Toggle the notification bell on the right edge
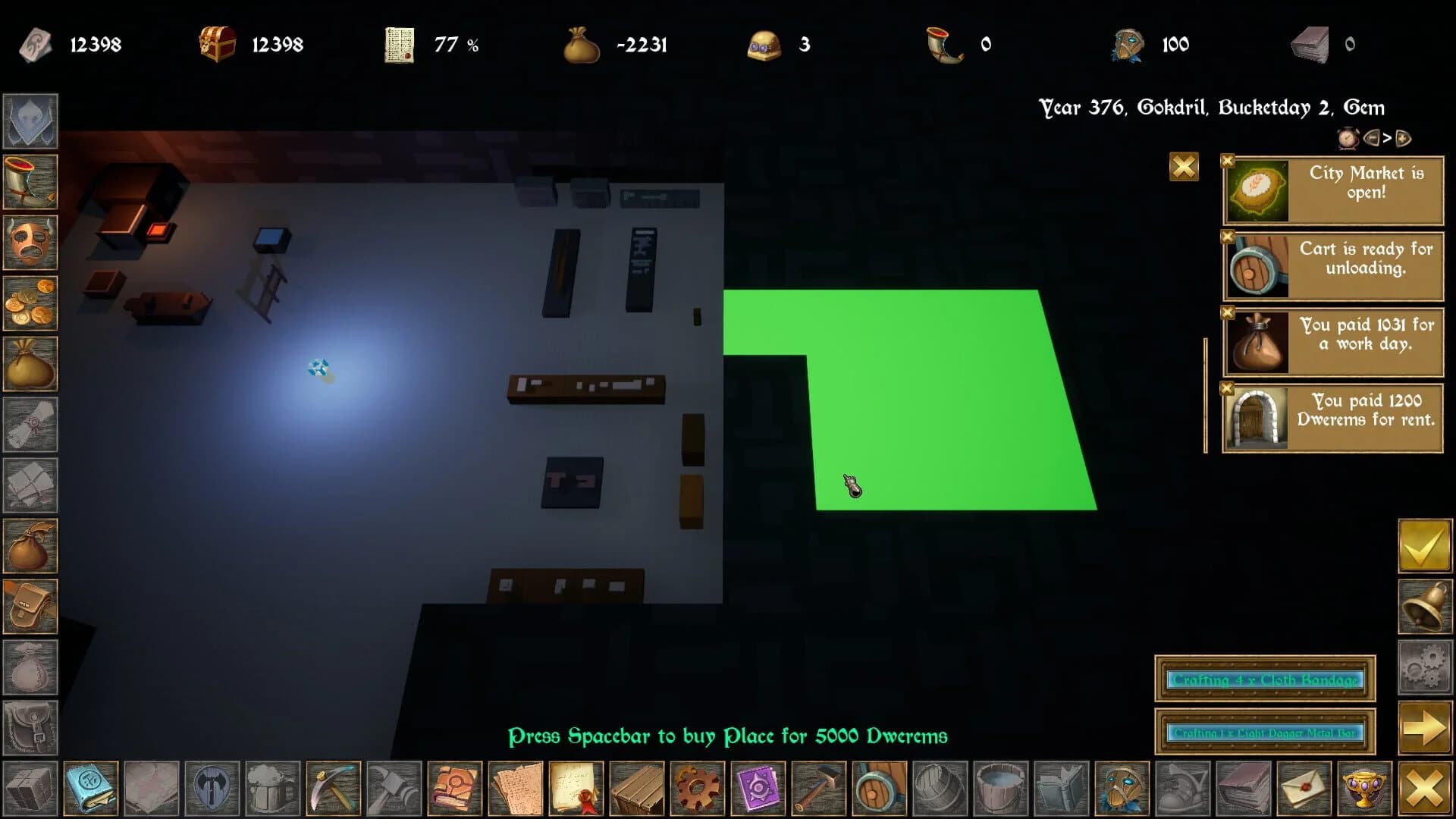Image resolution: width=1456 pixels, height=819 pixels. click(1424, 604)
